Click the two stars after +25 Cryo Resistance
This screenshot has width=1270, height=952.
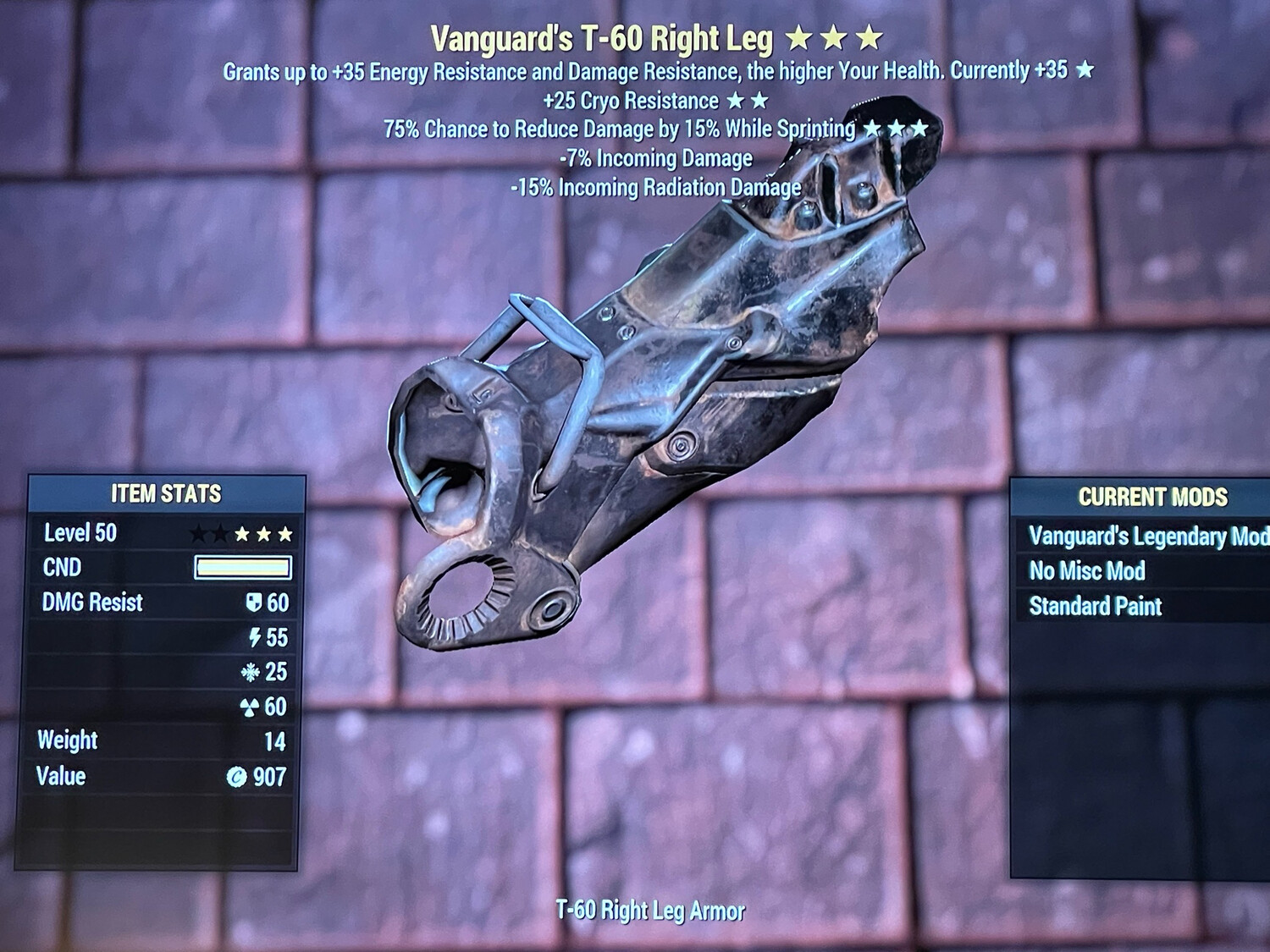click(745, 101)
